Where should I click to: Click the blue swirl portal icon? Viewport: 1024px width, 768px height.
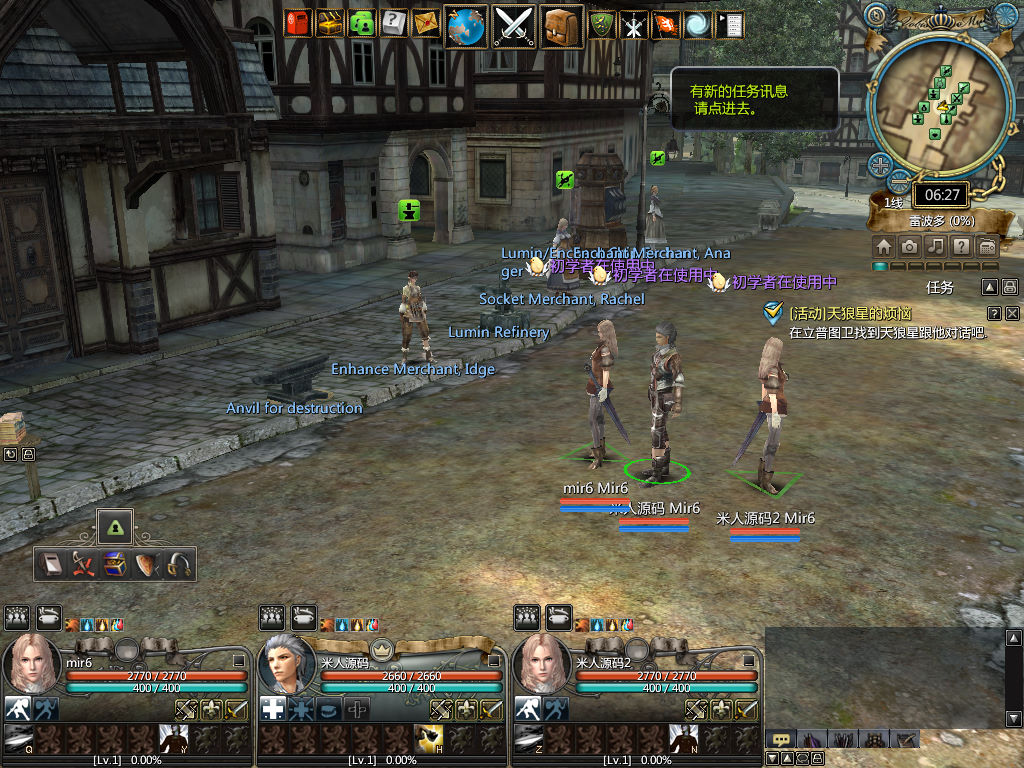coord(698,25)
